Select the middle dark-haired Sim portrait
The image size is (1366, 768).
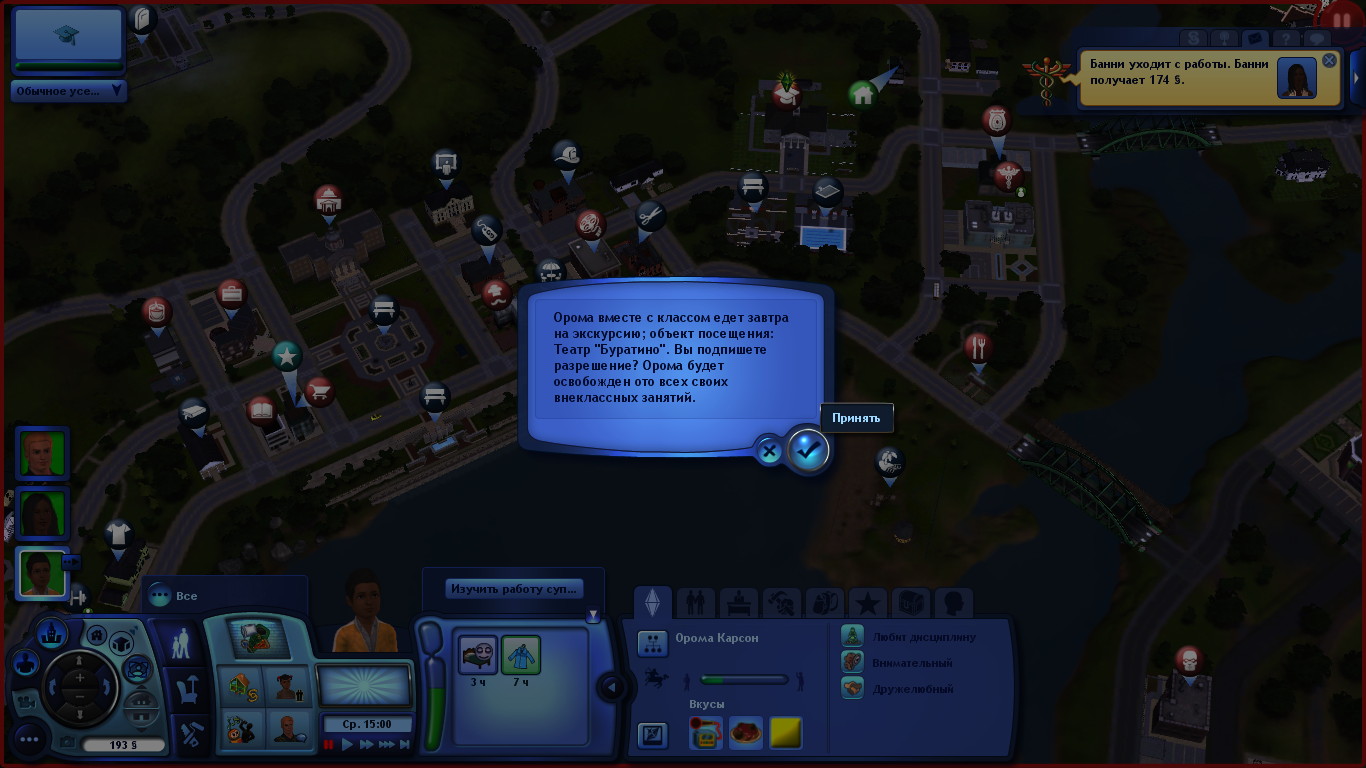42,514
